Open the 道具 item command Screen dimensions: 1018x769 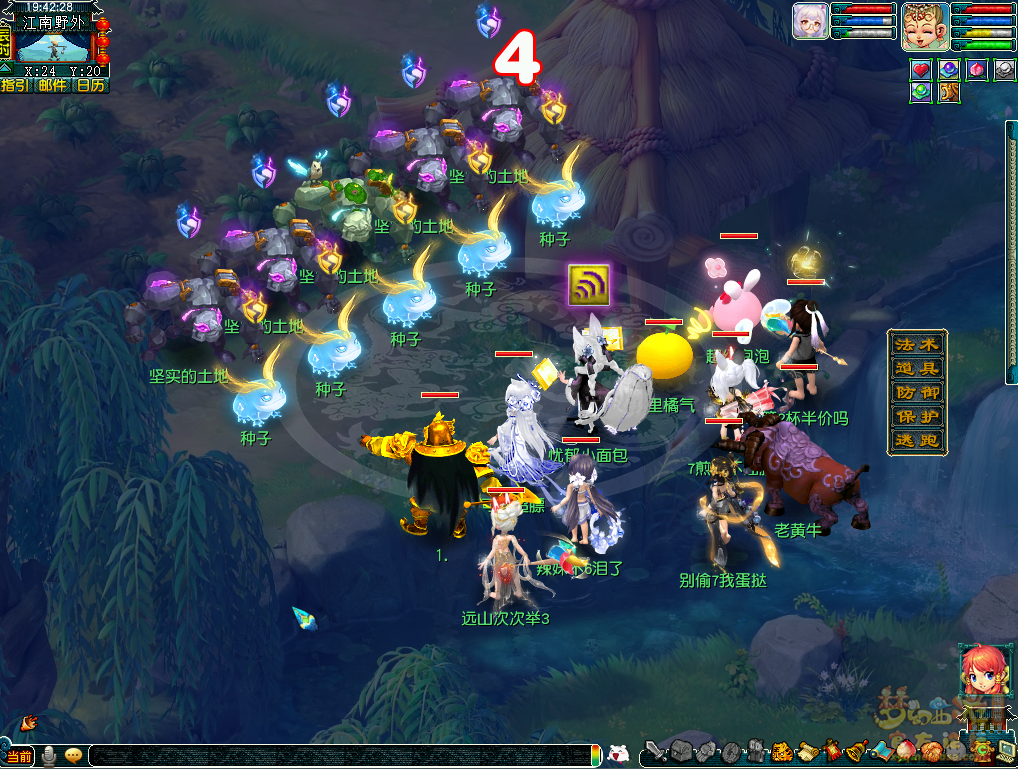[x=917, y=368]
